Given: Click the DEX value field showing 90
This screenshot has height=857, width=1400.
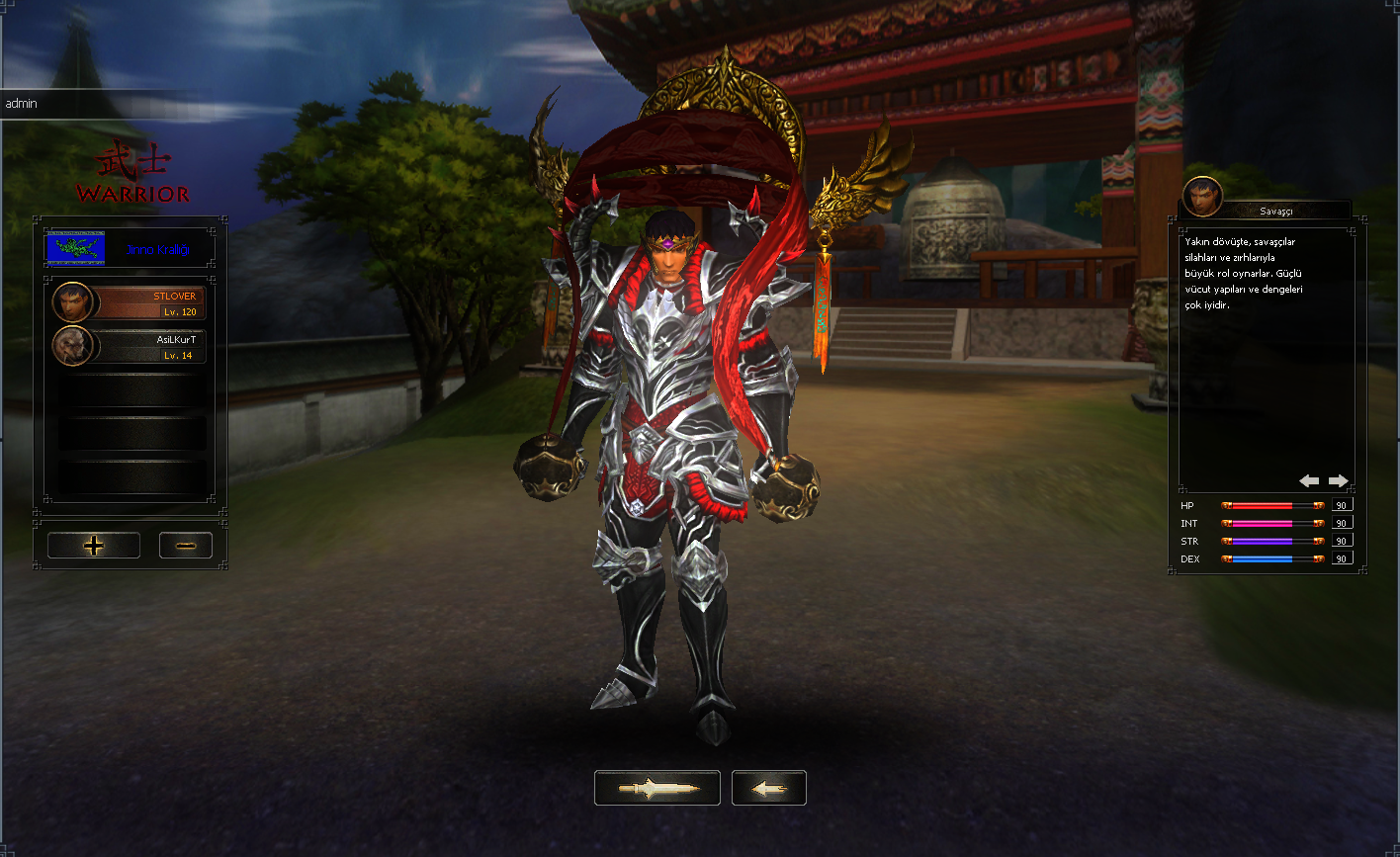Looking at the screenshot, I should [x=1341, y=558].
